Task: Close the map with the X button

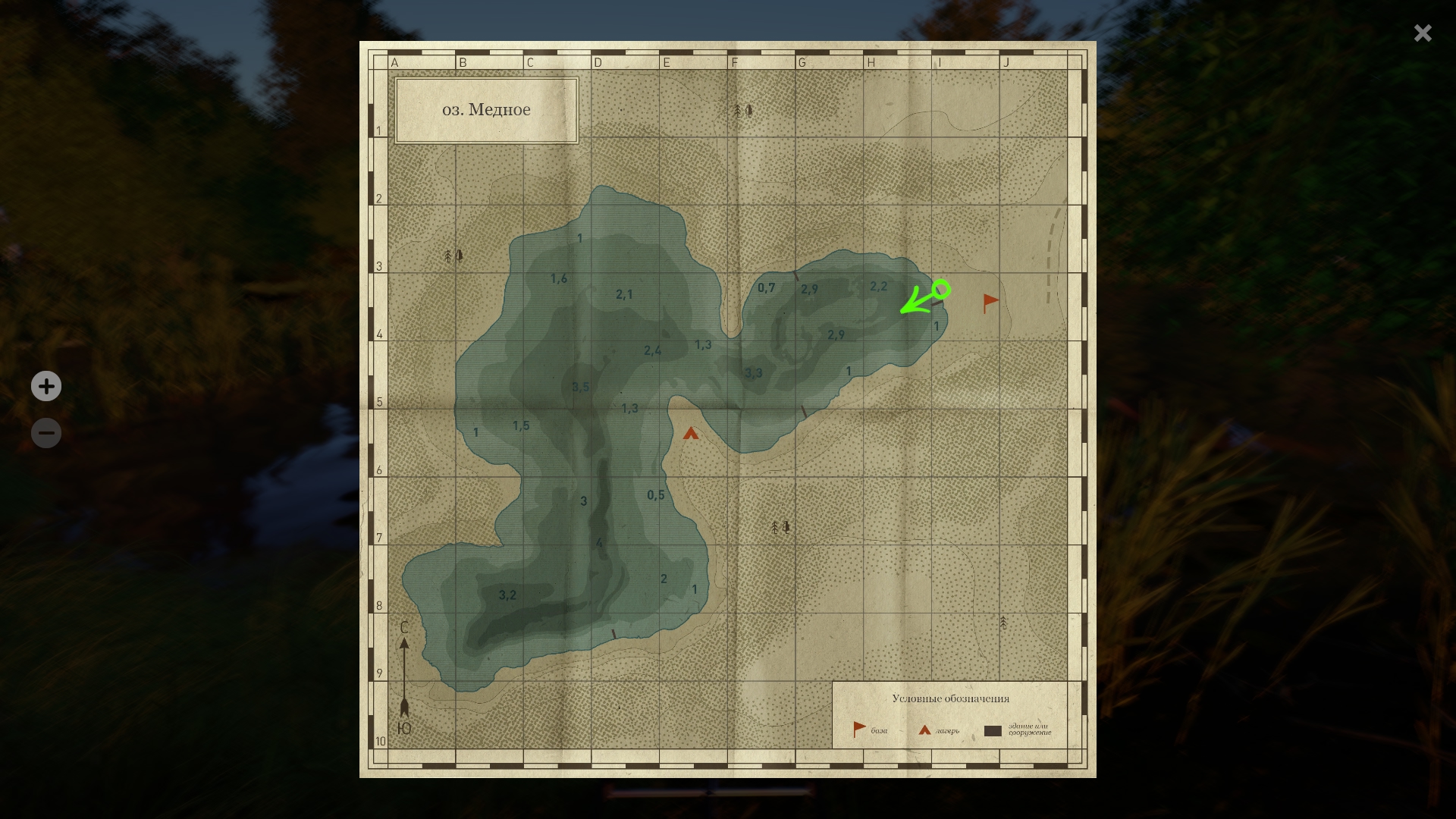Action: [1423, 33]
